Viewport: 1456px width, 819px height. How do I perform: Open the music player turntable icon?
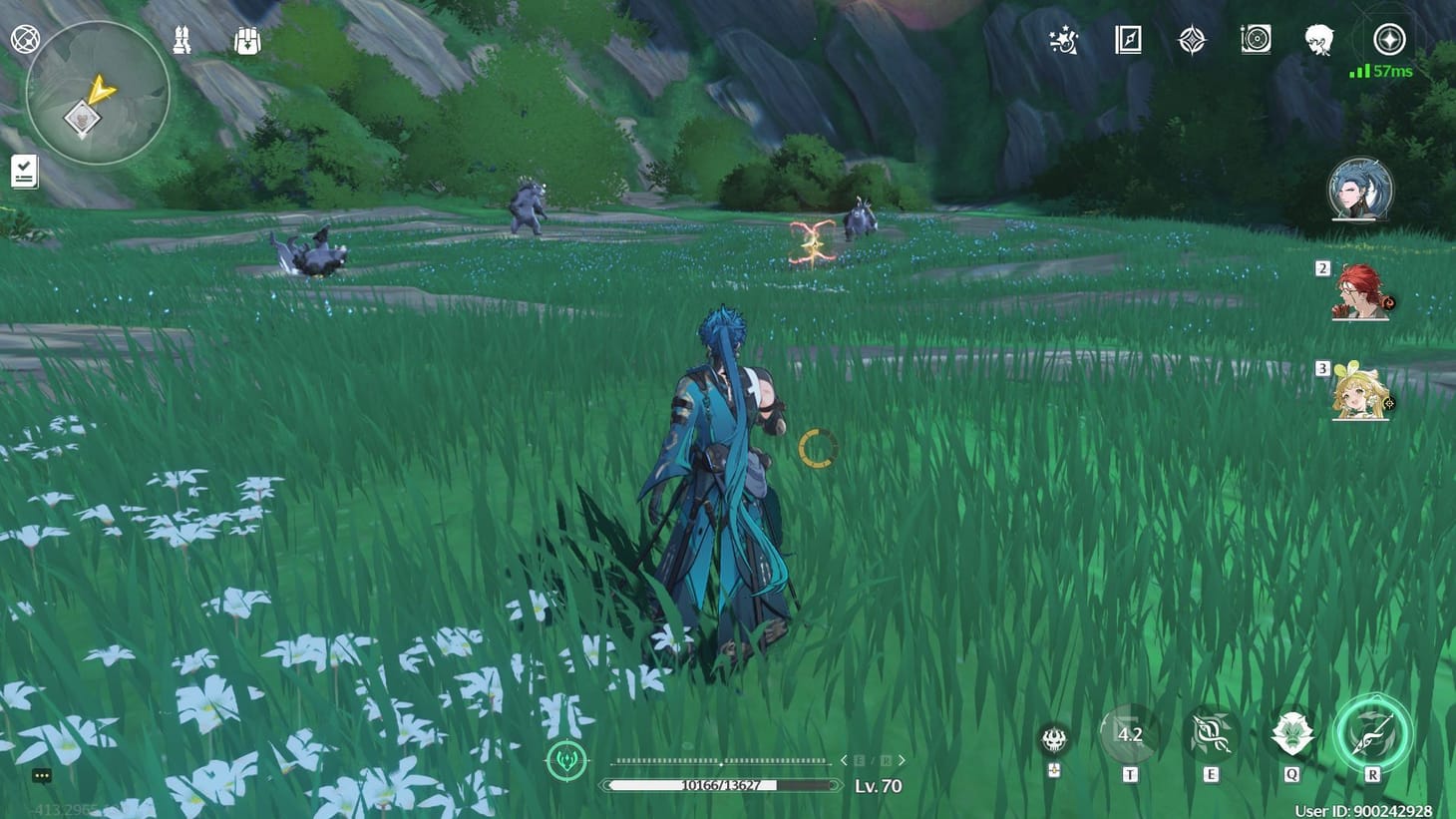click(1256, 38)
